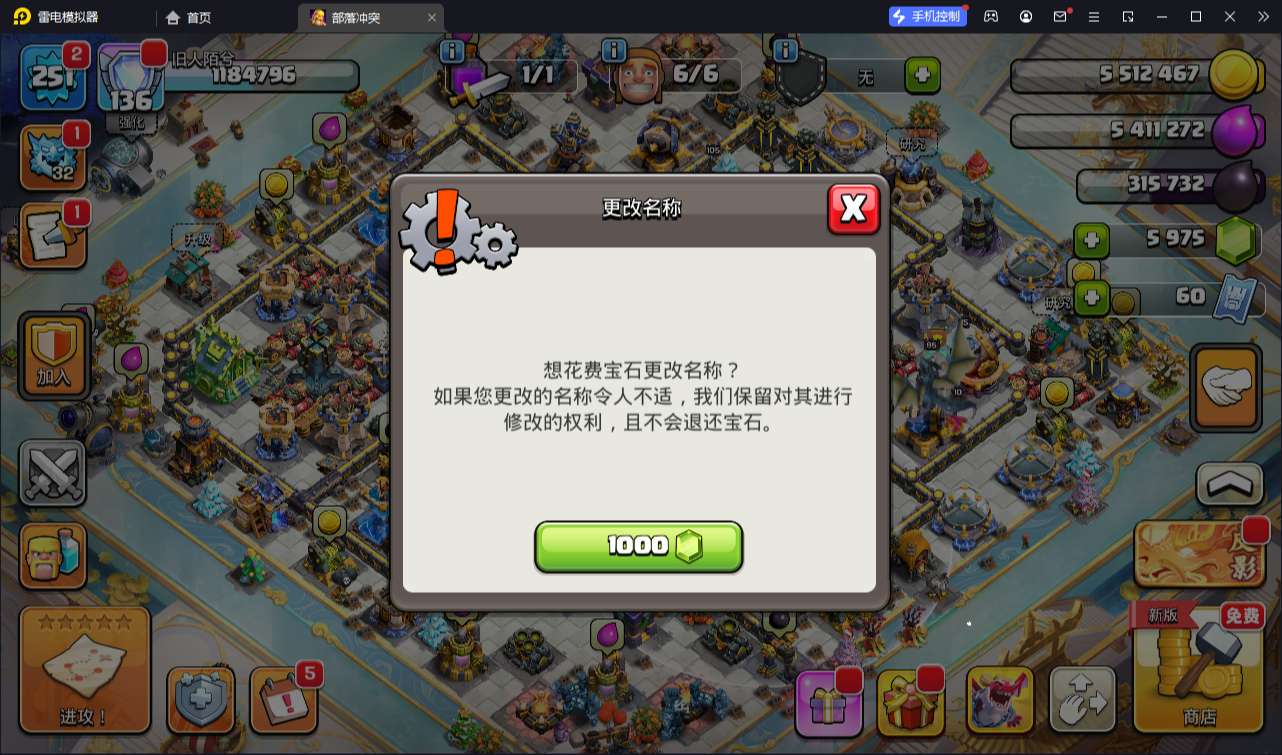1282x755 pixels.
Task: Expand extra toolbar options with double arrow
Action: 1262,16
